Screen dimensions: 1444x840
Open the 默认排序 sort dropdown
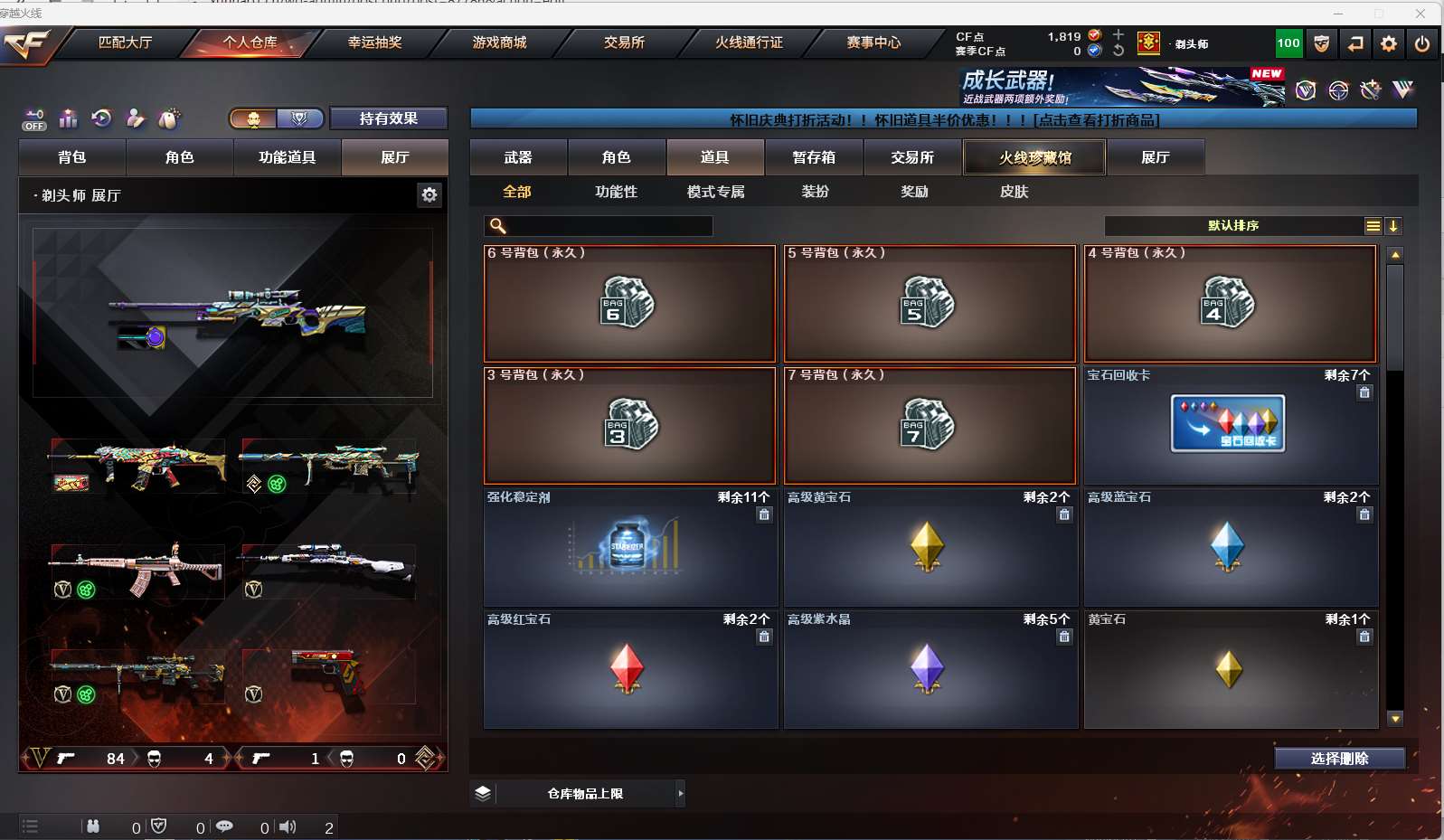point(1233,226)
